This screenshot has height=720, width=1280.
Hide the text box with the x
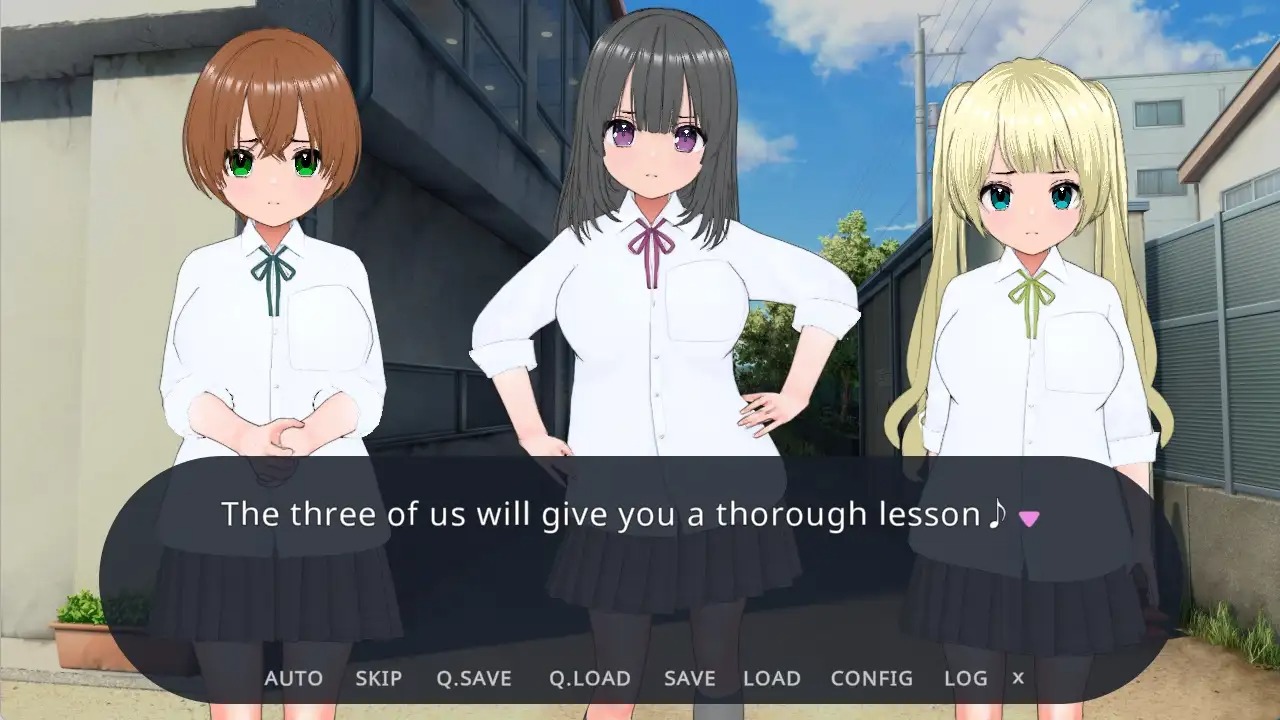(x=1018, y=678)
